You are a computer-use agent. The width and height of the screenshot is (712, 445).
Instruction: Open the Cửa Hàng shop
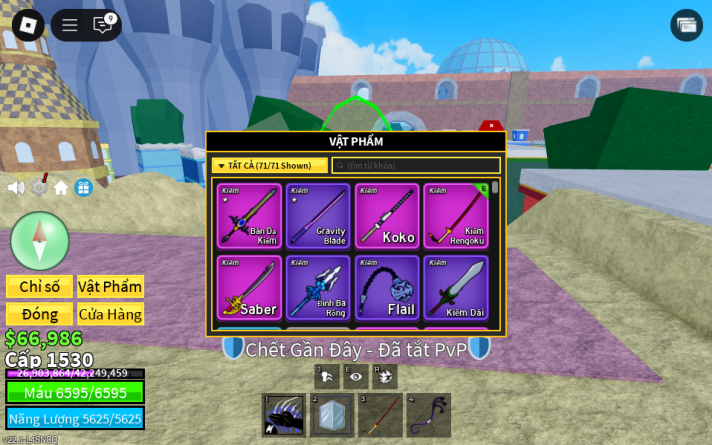[111, 314]
